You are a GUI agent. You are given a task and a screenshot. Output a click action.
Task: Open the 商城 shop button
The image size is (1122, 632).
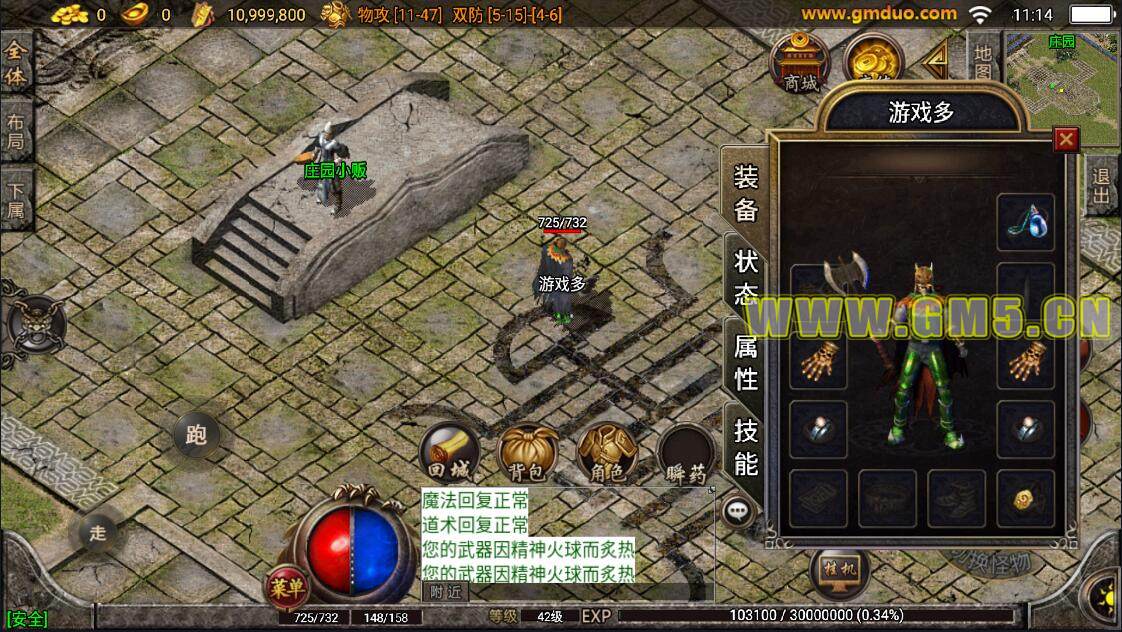pos(801,63)
